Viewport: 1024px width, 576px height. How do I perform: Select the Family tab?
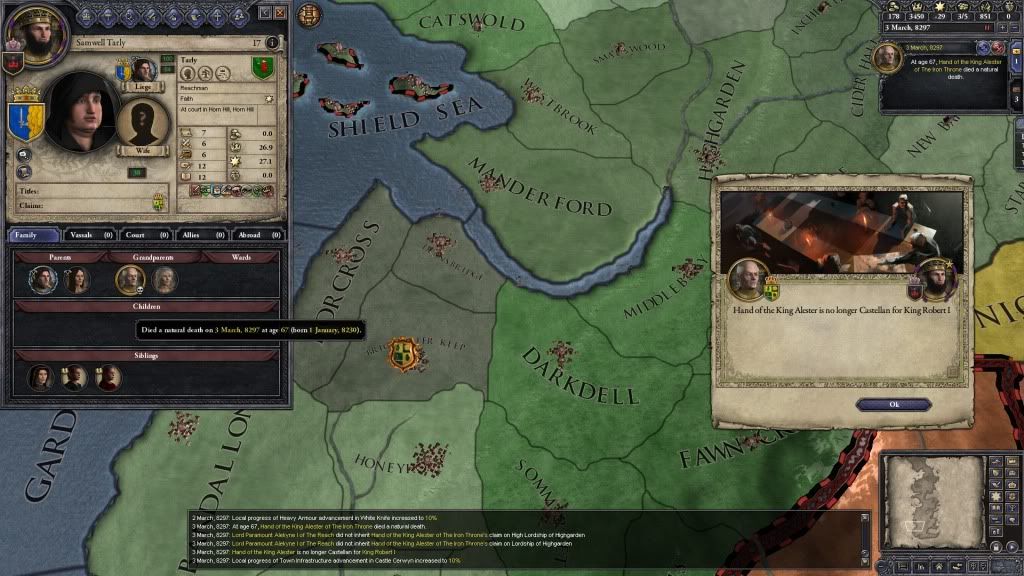[x=34, y=235]
